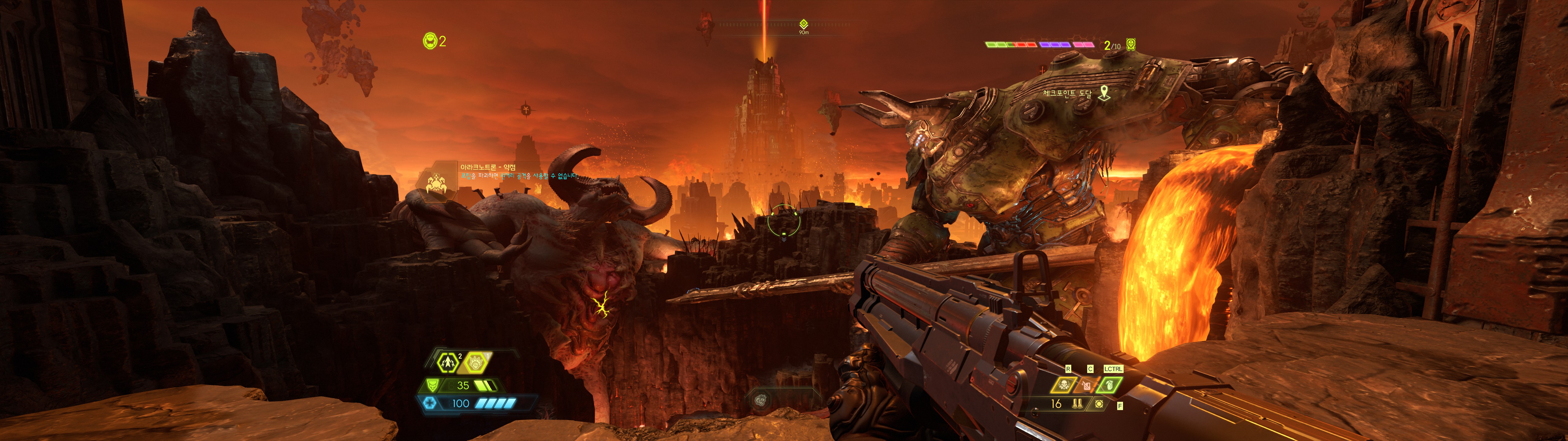Click the checkpoint reached location pin icon
The width and height of the screenshot is (1568, 441).
[1103, 93]
